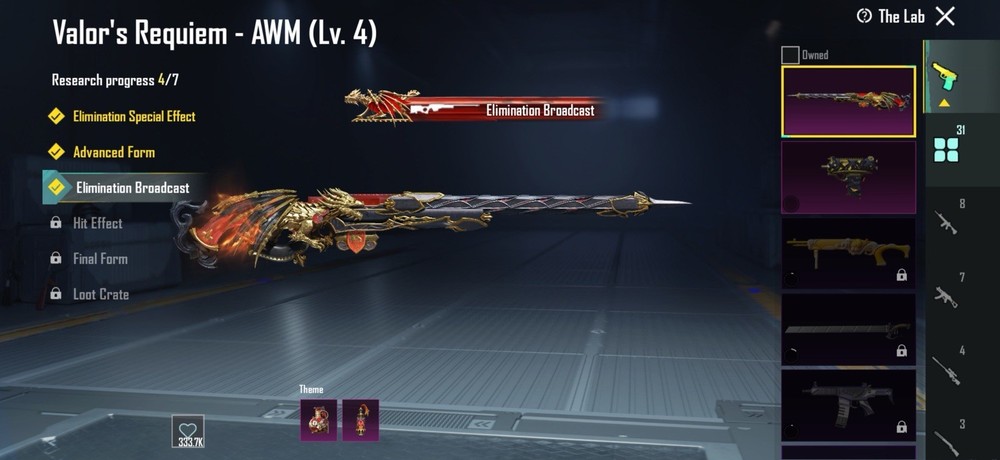Toggle the Owned checkbox filter
Image resolution: width=1000 pixels, height=460 pixels.
tap(790, 55)
